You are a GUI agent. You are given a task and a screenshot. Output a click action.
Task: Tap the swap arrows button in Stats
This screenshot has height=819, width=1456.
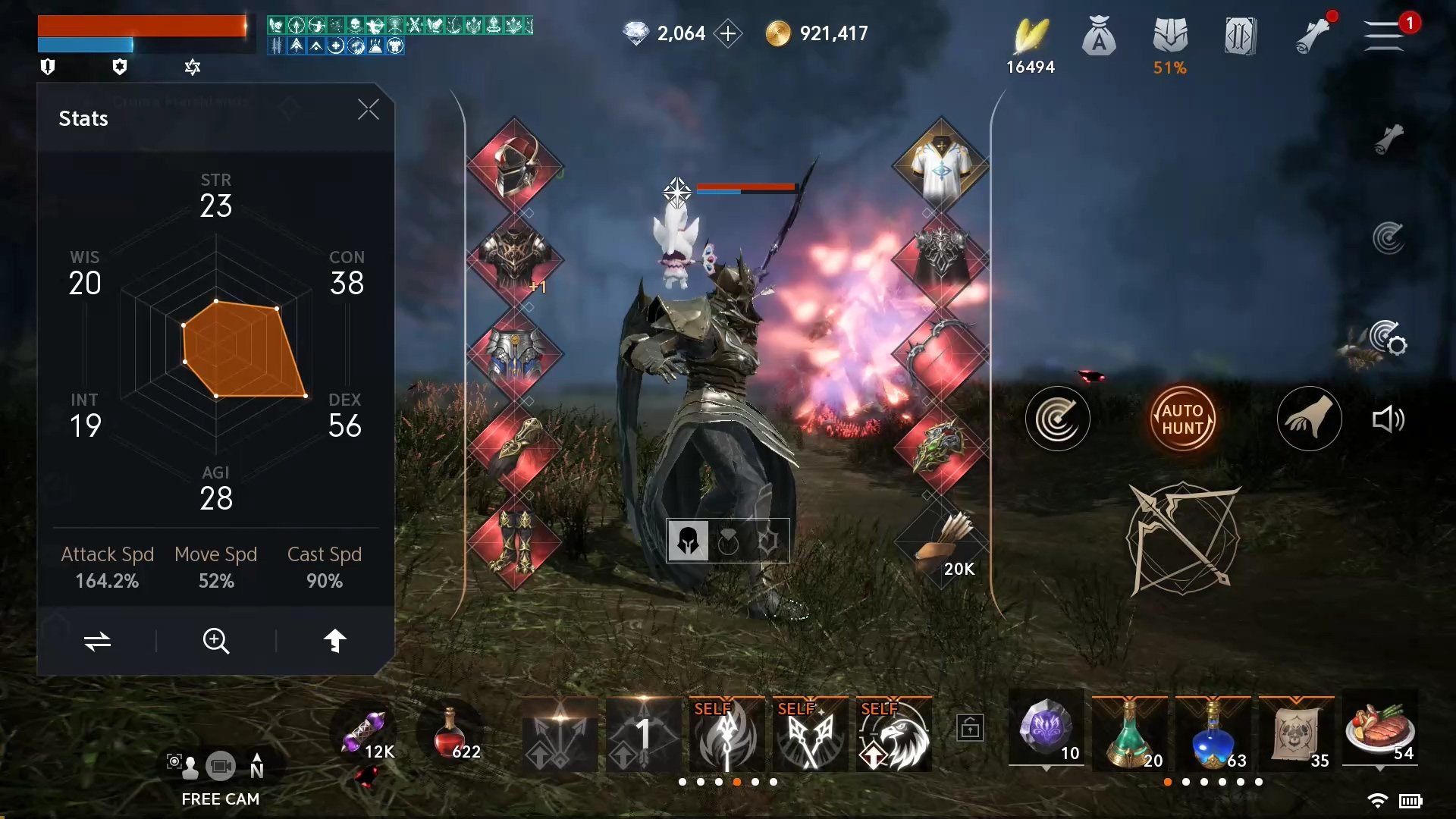click(x=97, y=642)
